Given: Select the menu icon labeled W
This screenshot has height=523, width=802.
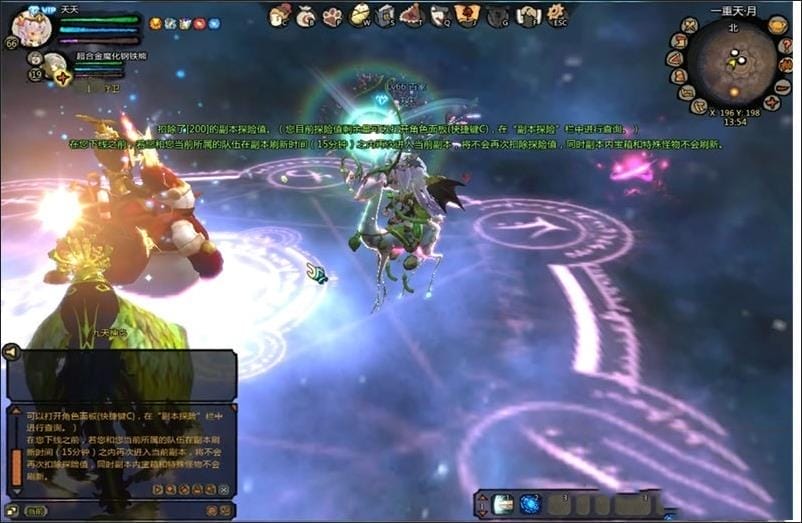Looking at the screenshot, I should 360,15.
